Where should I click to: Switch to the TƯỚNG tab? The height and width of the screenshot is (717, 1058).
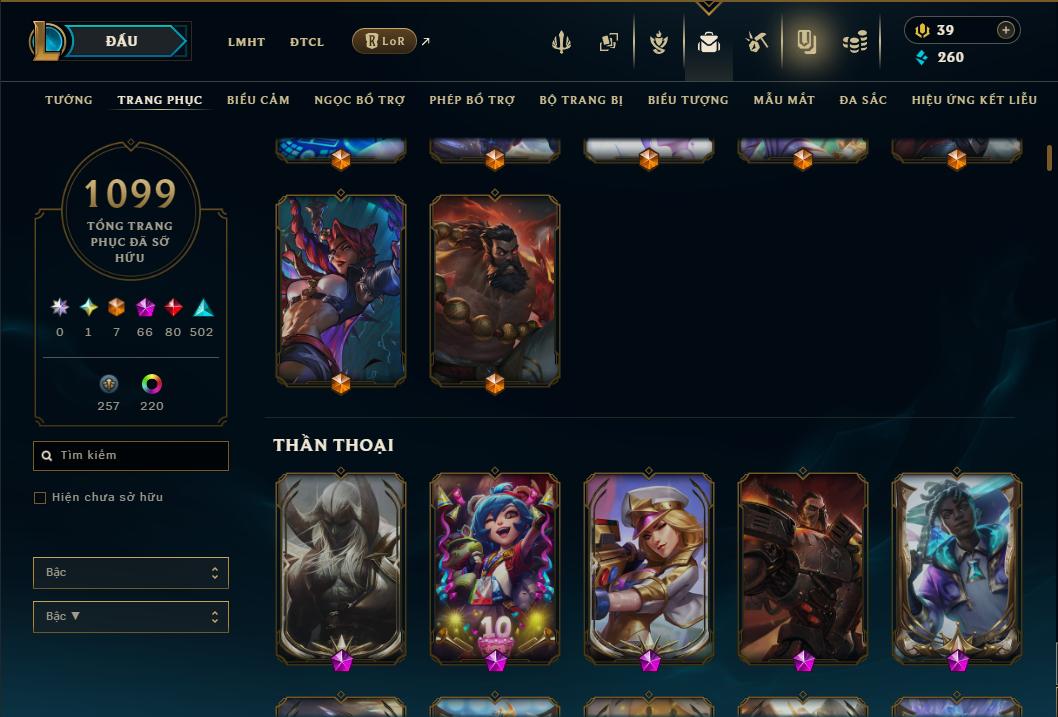pyautogui.click(x=69, y=100)
